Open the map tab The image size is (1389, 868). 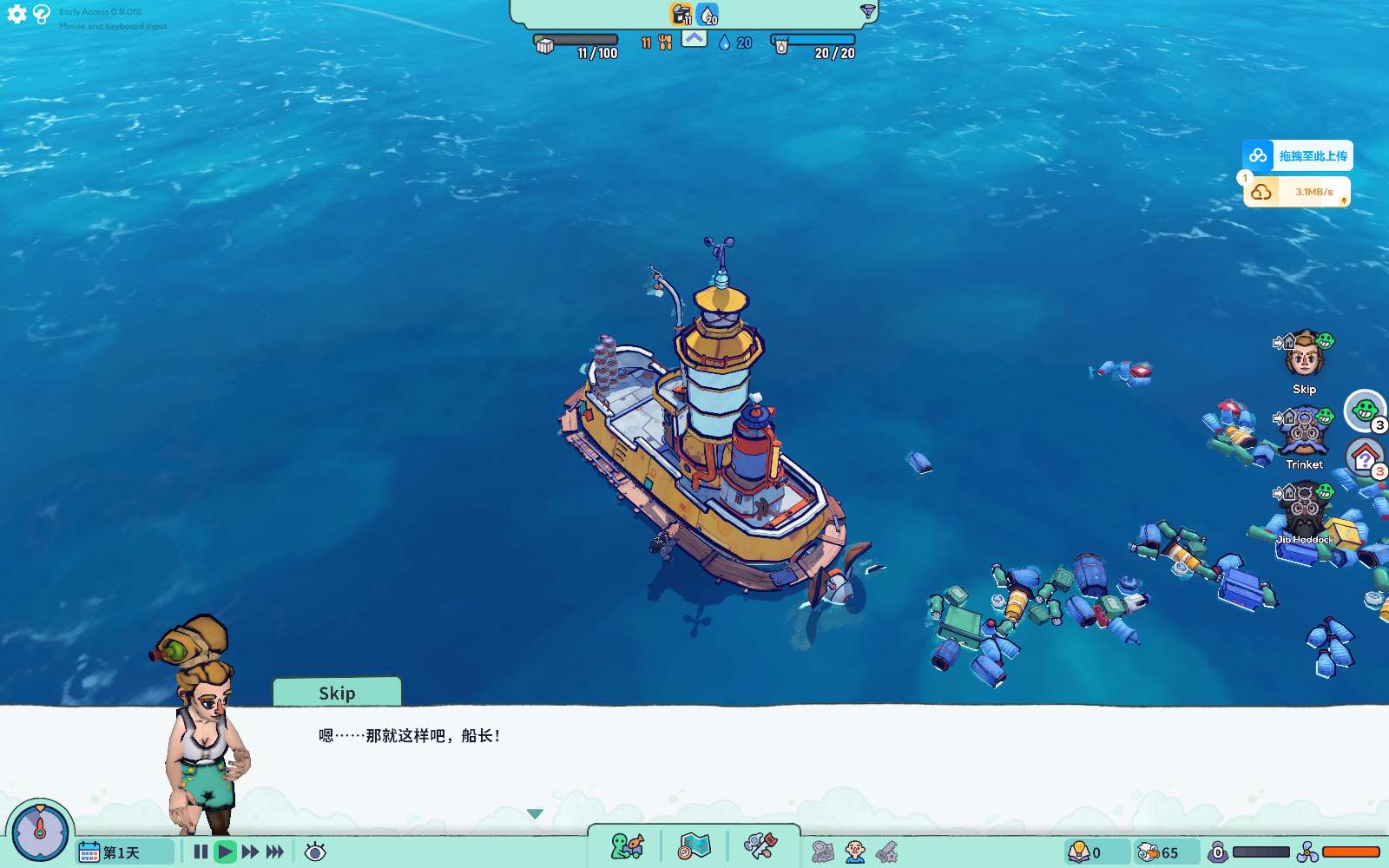tap(694, 846)
